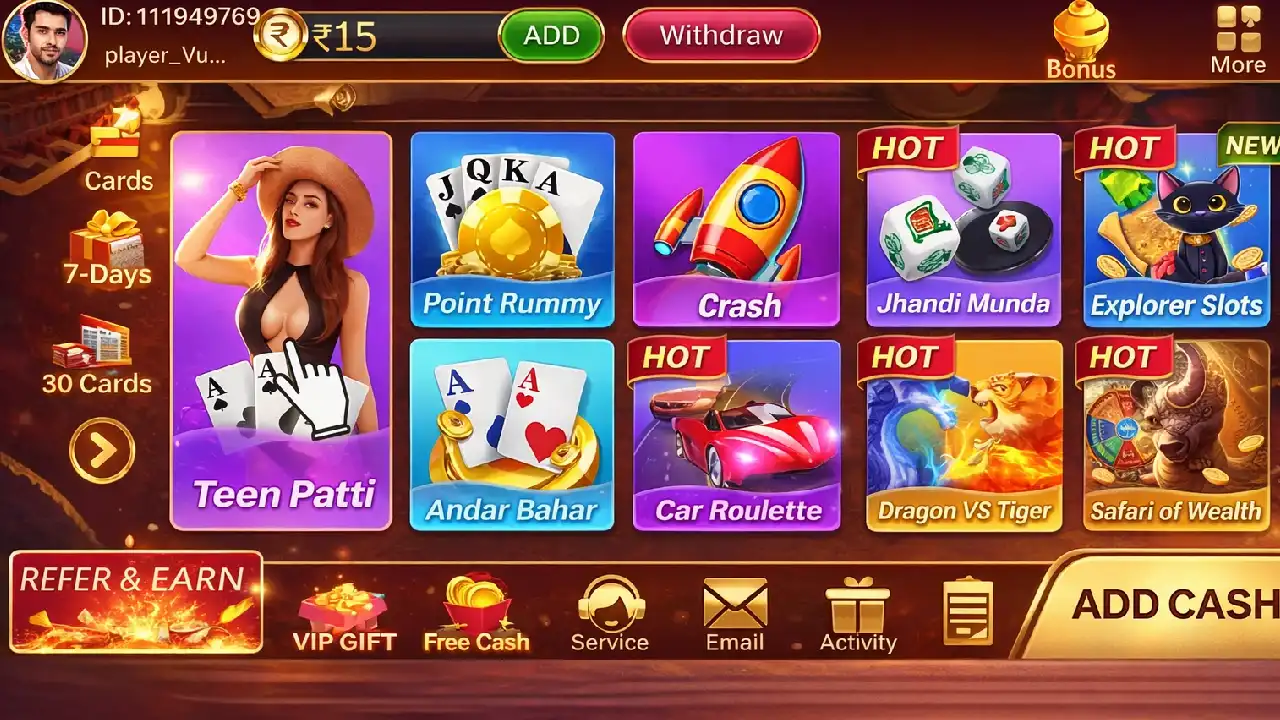This screenshot has width=1280, height=720.
Task: Open the Withdraw screen
Action: click(721, 36)
